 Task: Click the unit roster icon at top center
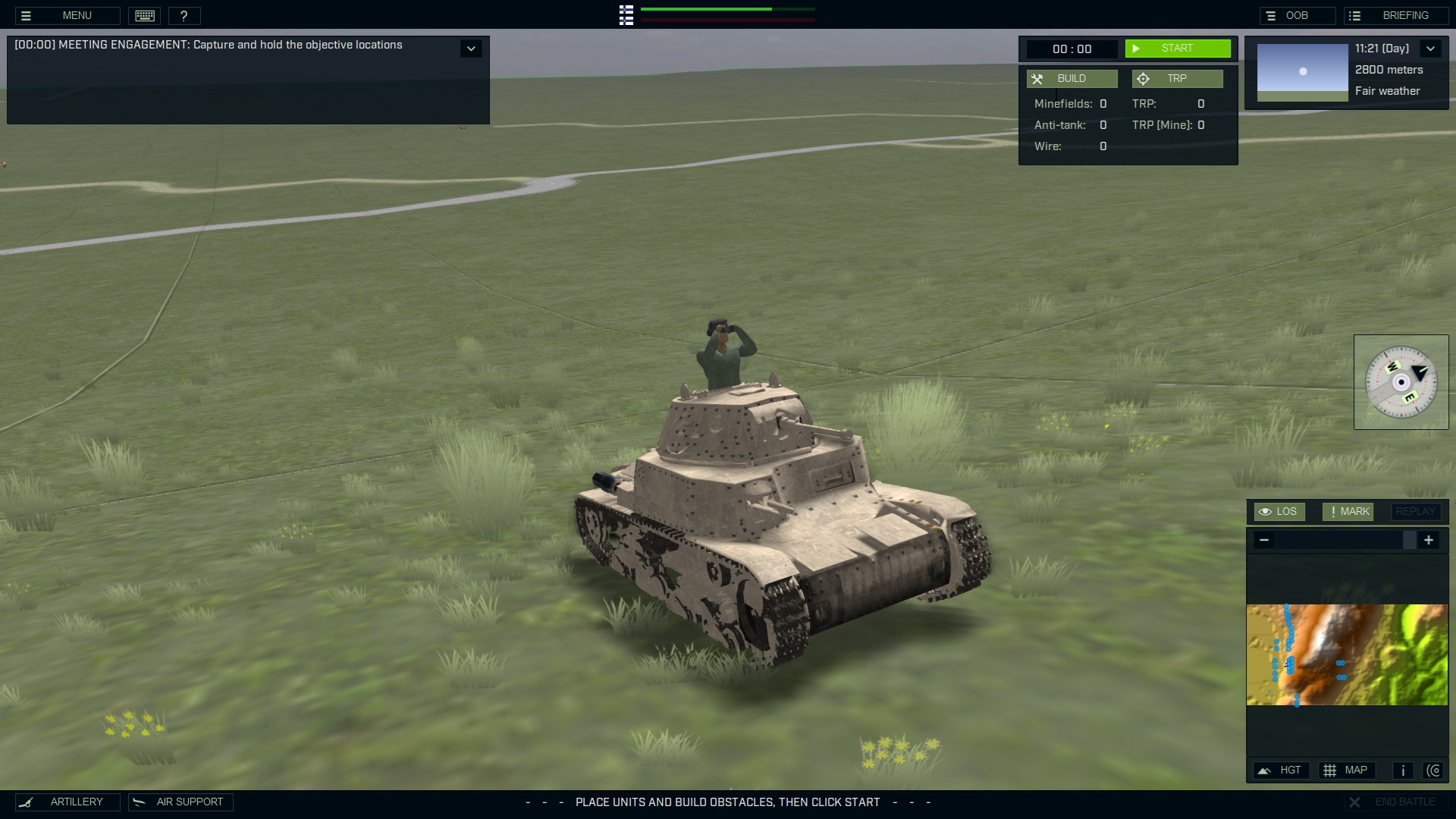click(626, 15)
